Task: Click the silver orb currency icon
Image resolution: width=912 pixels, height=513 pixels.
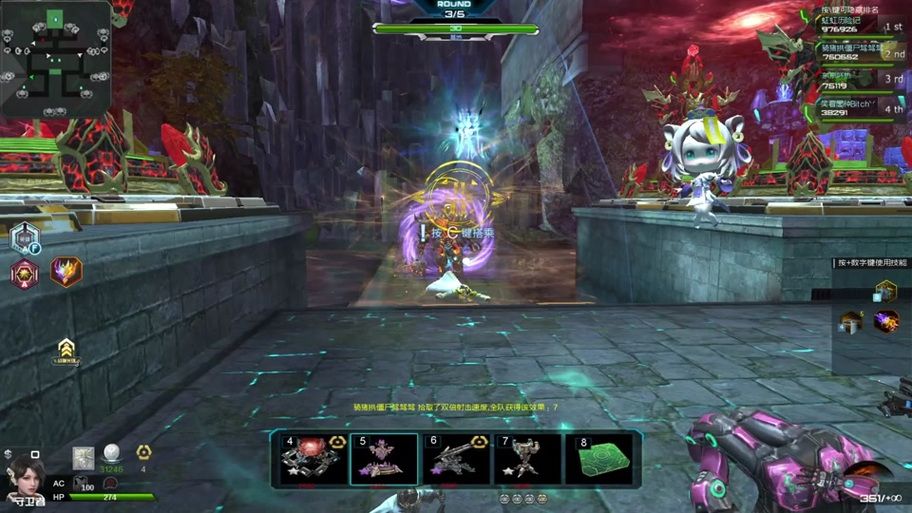Action: (x=112, y=453)
